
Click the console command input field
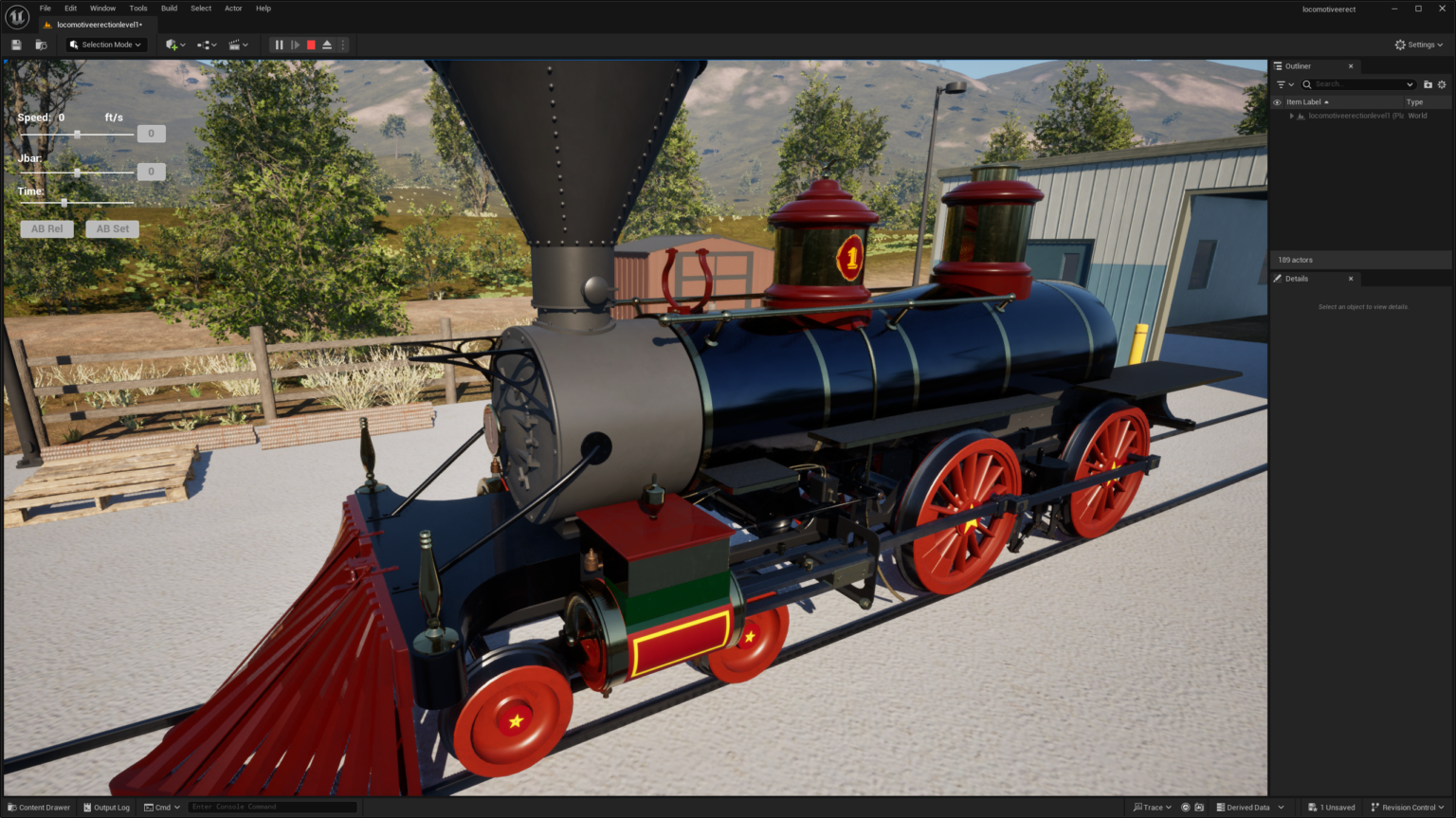272,807
